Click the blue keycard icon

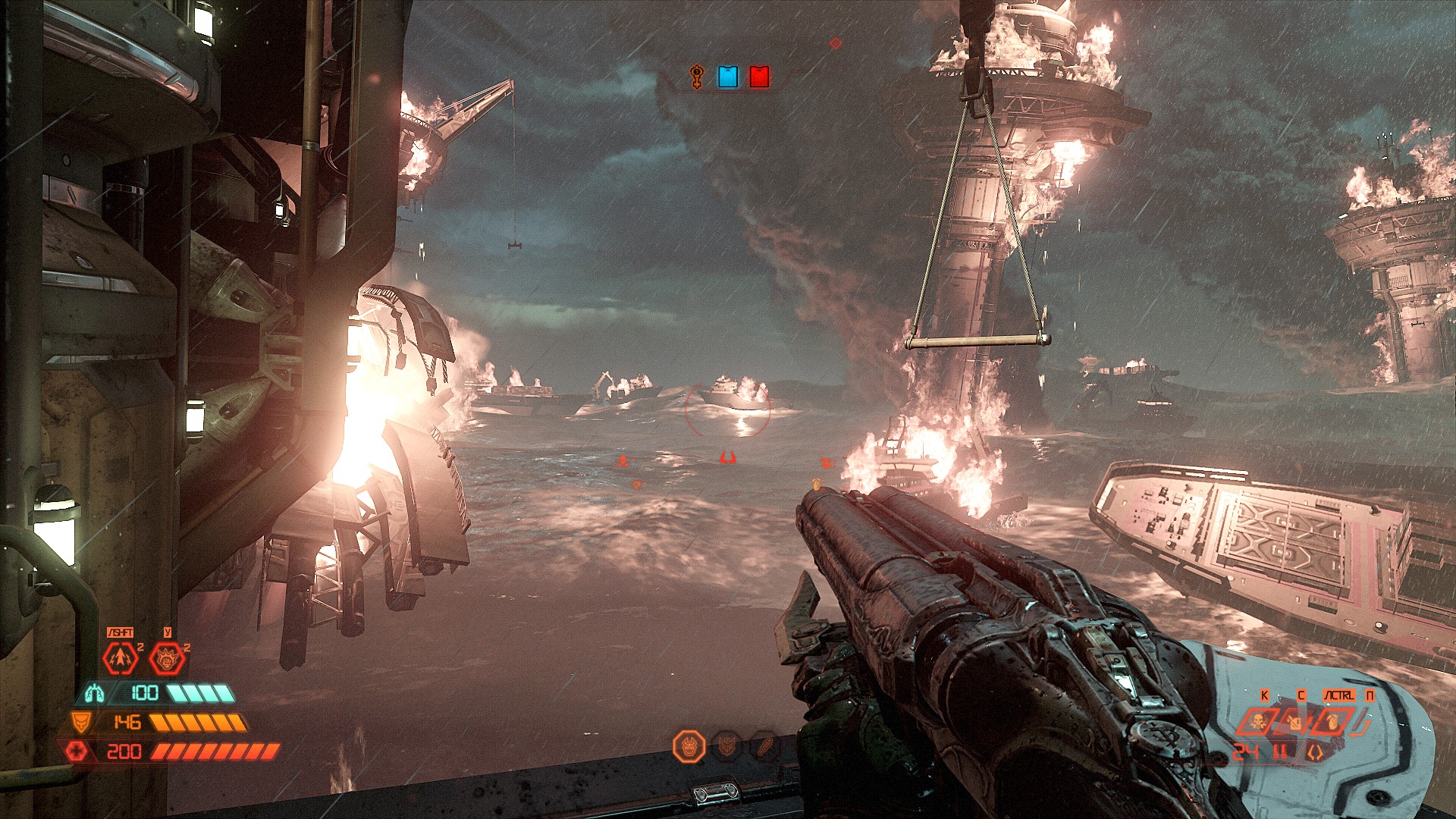(x=728, y=77)
